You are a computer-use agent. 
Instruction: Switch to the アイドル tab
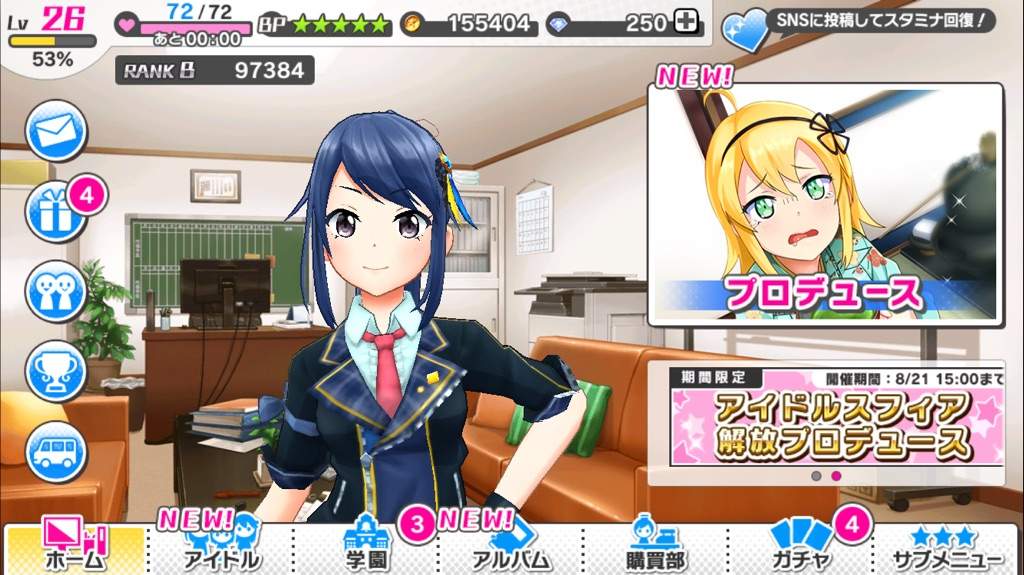(222, 547)
